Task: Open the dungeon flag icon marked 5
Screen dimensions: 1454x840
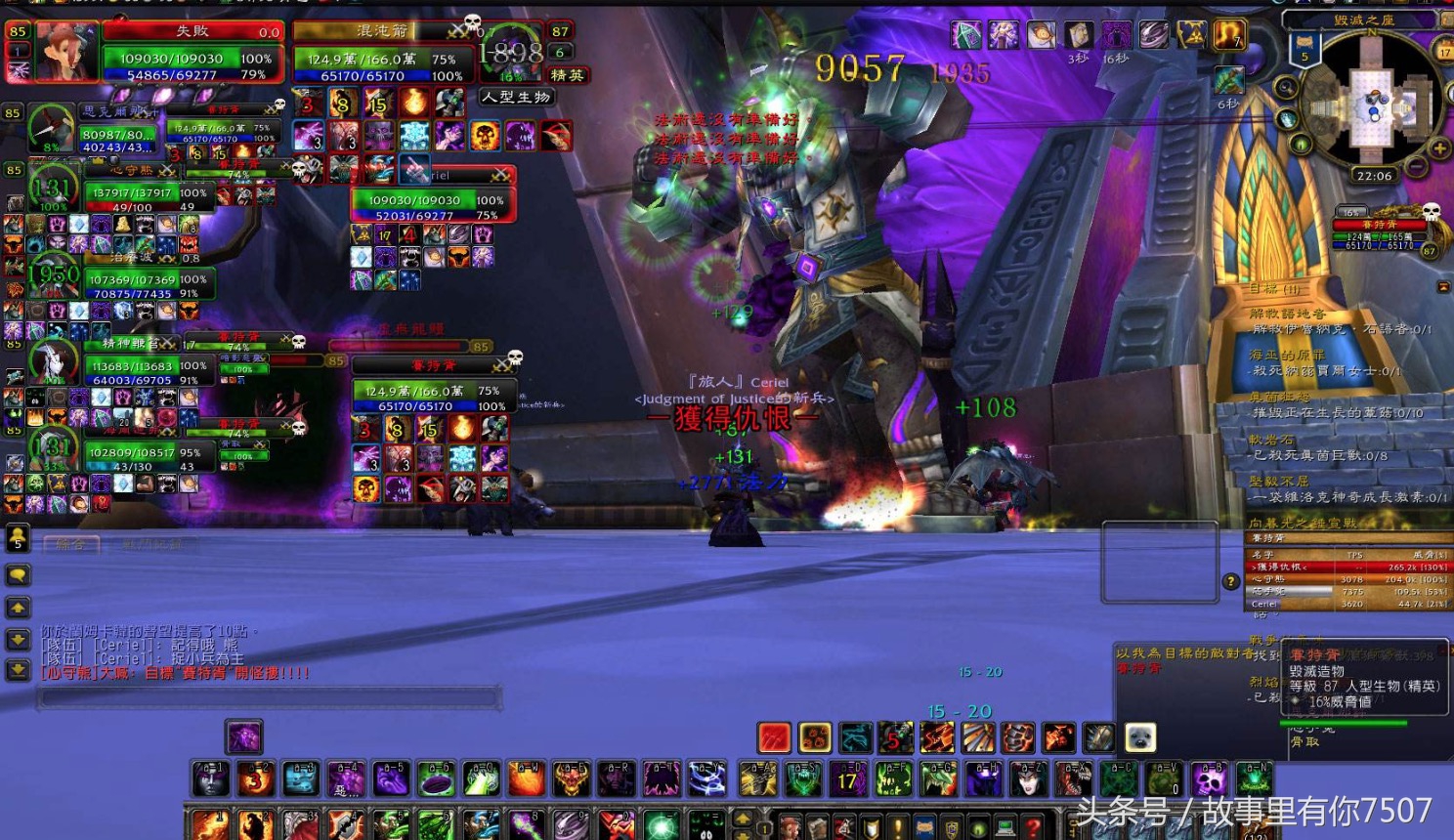Action: tap(1304, 49)
